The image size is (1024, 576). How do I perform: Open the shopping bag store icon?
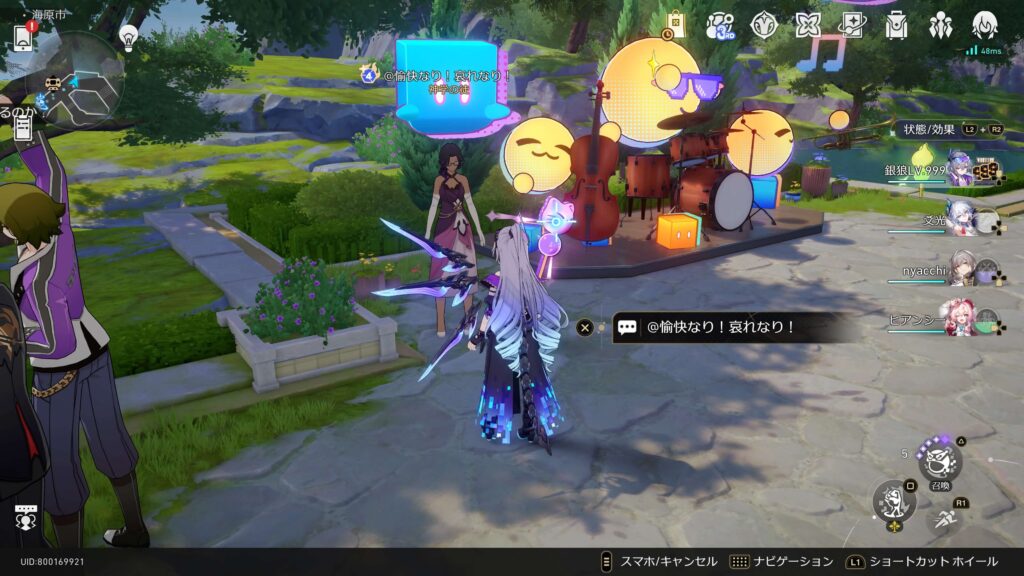coord(676,24)
